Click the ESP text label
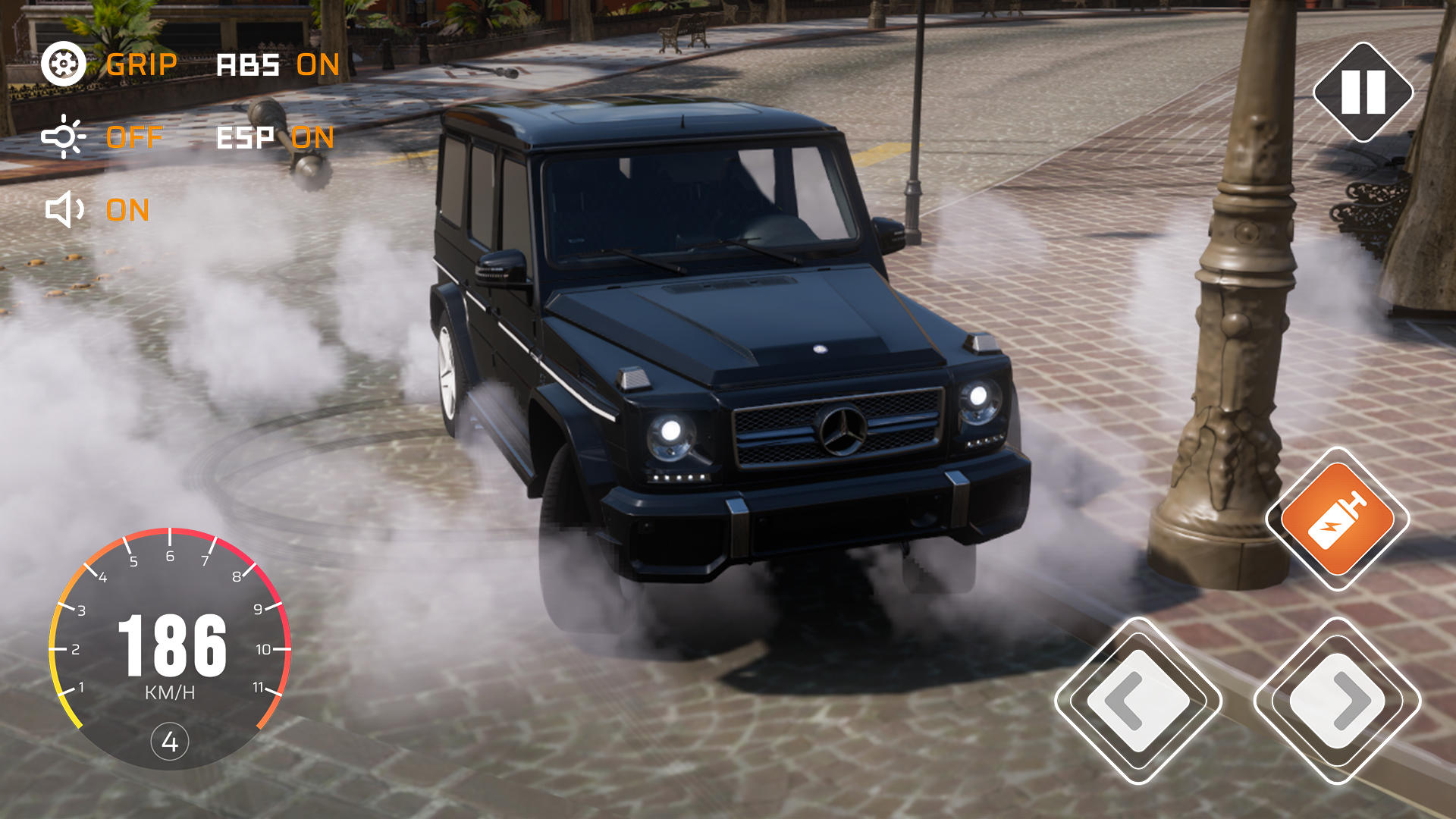1456x819 pixels. tap(244, 138)
